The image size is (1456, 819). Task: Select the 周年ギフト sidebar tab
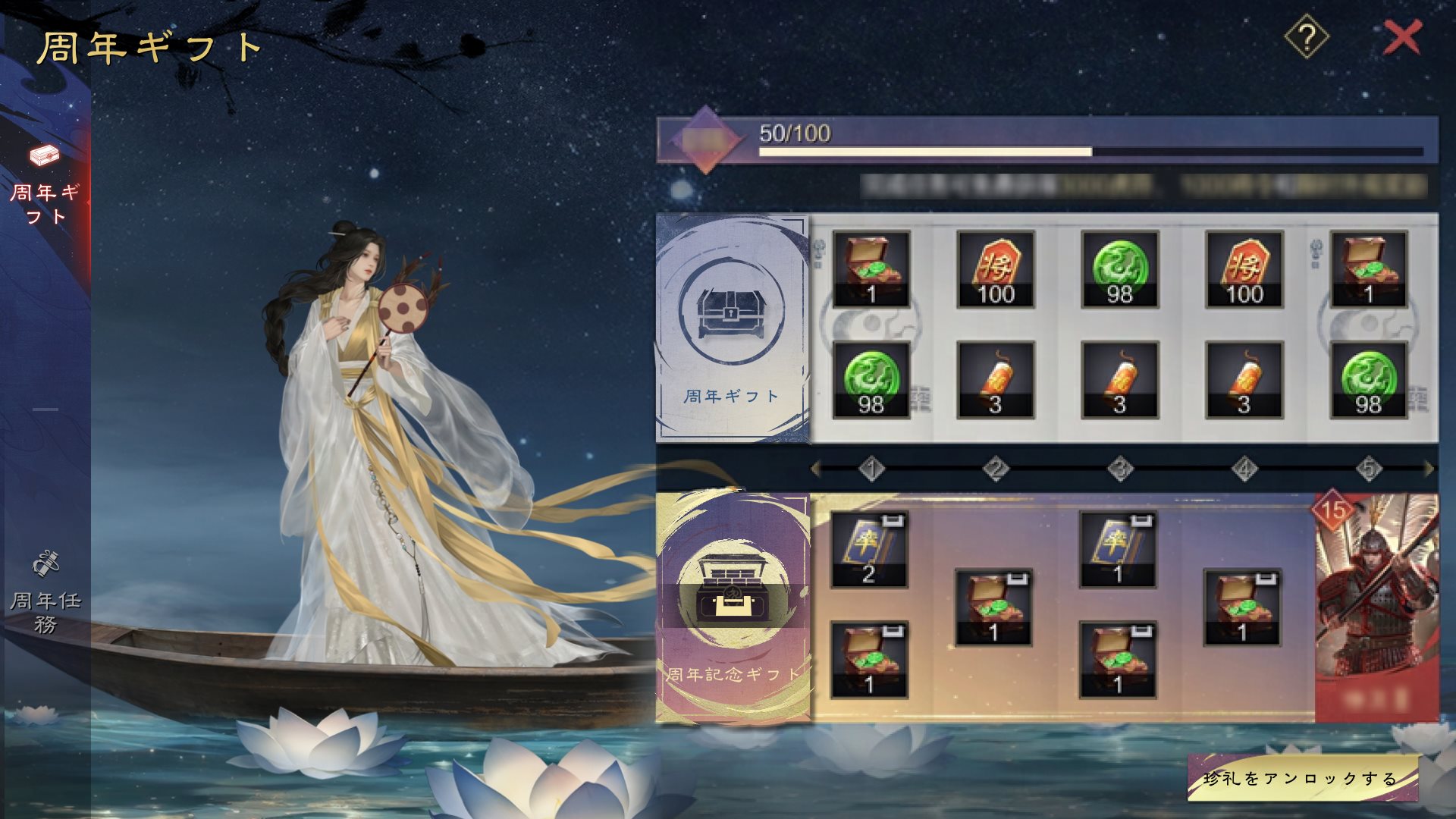[x=45, y=184]
